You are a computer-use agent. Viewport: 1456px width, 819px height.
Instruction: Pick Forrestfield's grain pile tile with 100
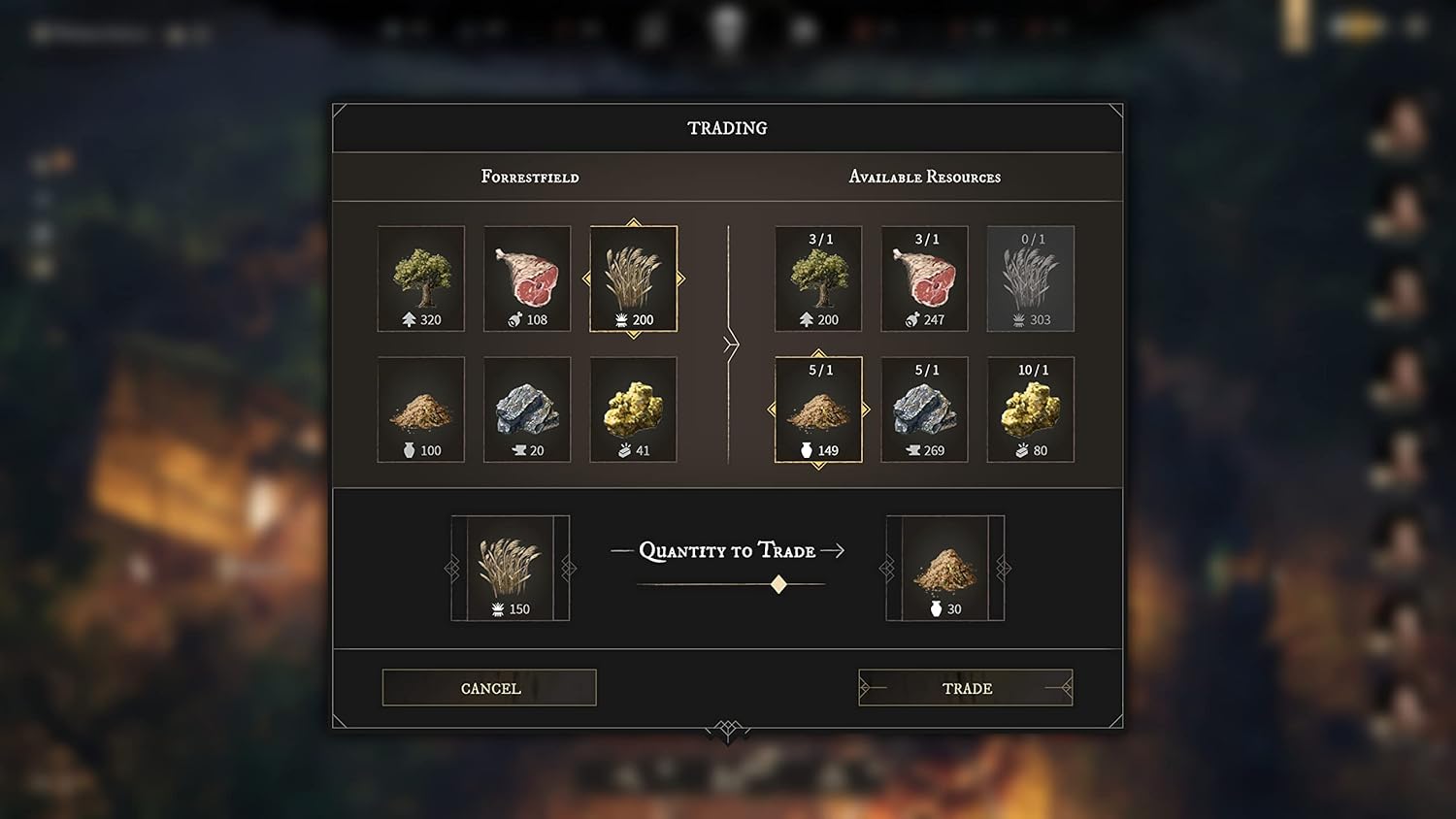click(x=421, y=409)
